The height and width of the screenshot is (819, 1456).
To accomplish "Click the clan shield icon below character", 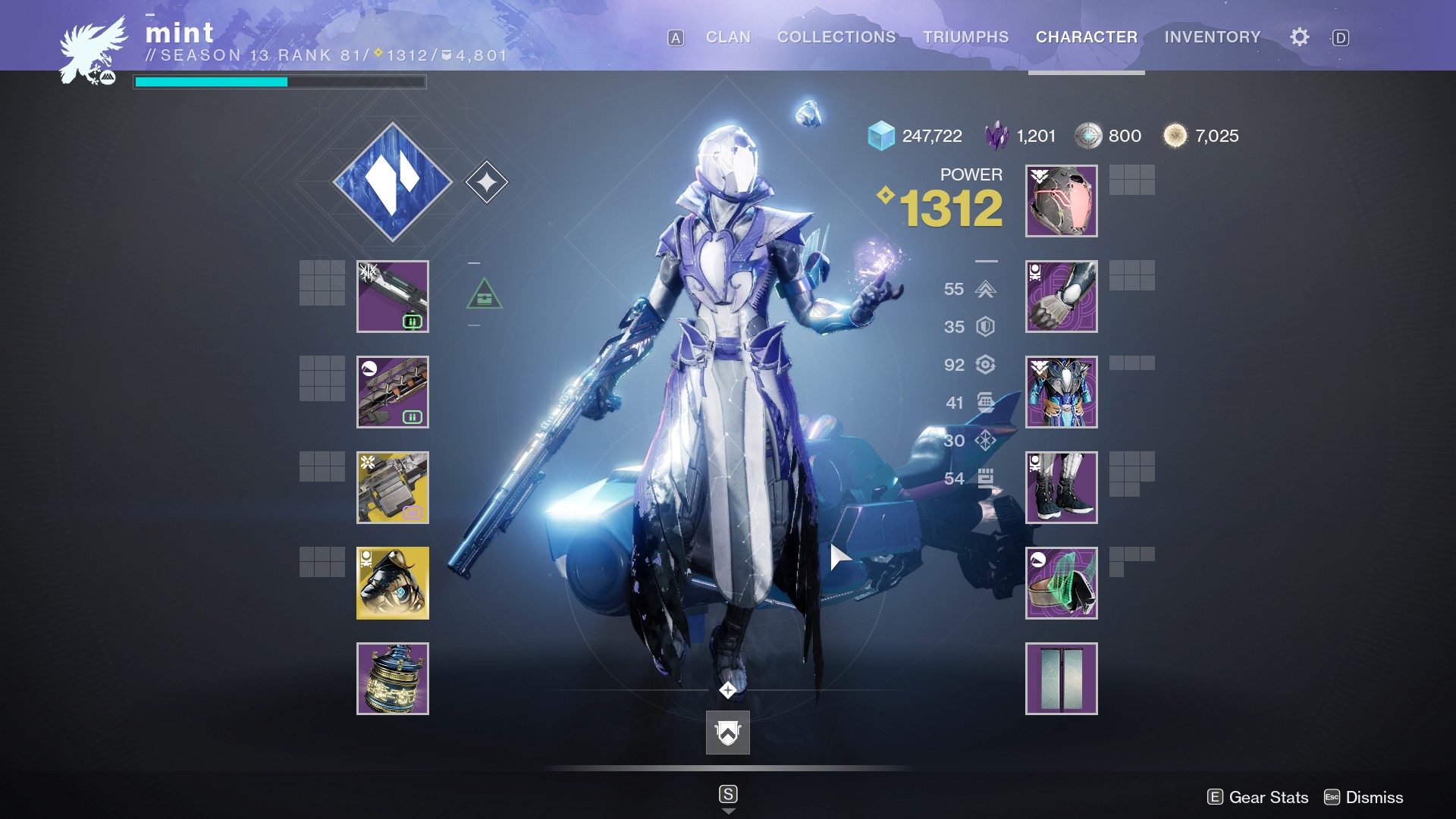I will tap(728, 733).
